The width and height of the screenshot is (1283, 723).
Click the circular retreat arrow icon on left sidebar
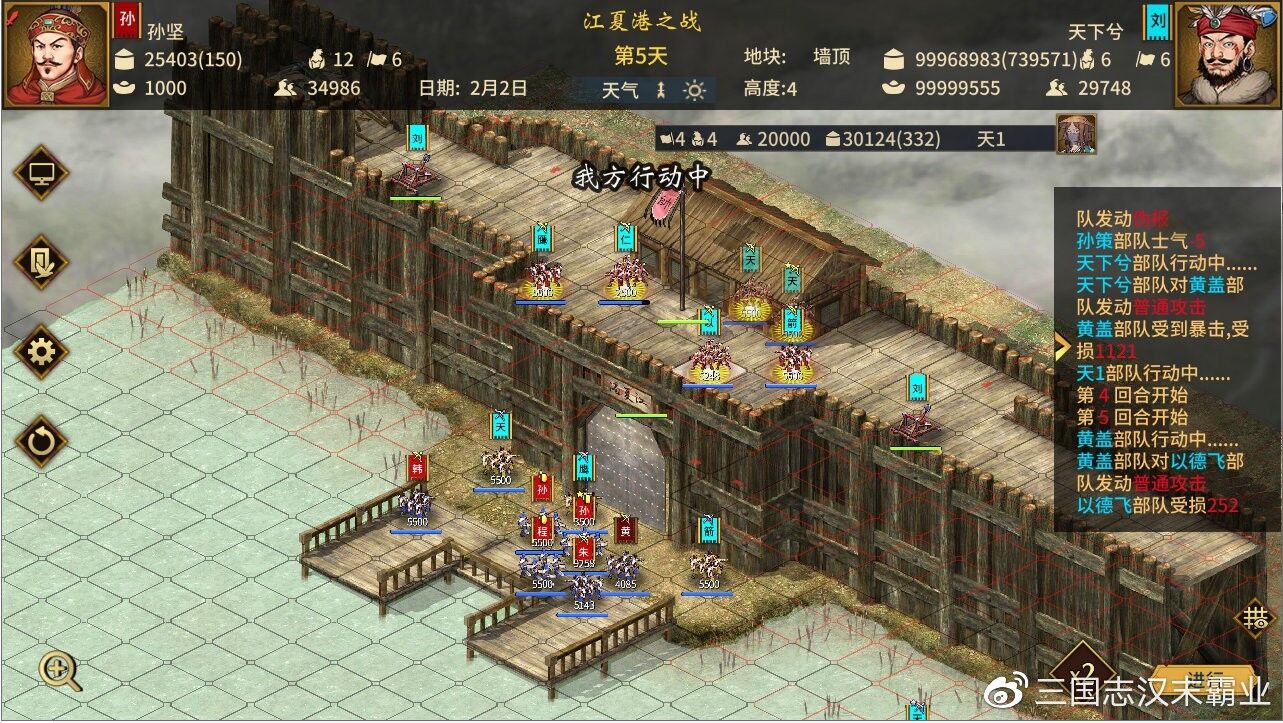40,440
